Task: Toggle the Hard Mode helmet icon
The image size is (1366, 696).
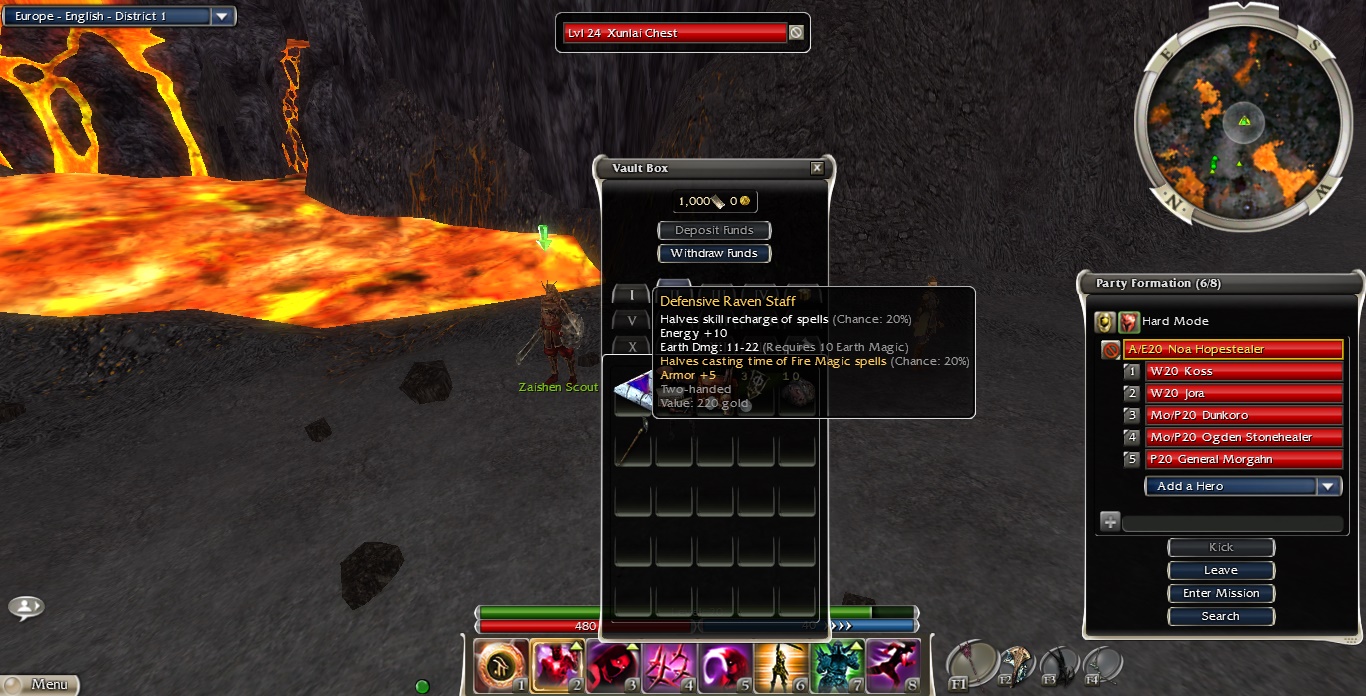Action: 1104,321
